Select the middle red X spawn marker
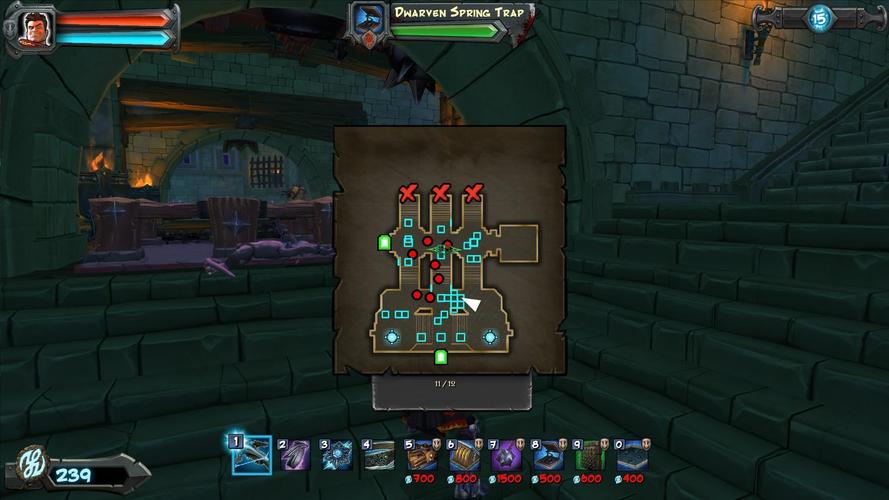 coord(440,193)
